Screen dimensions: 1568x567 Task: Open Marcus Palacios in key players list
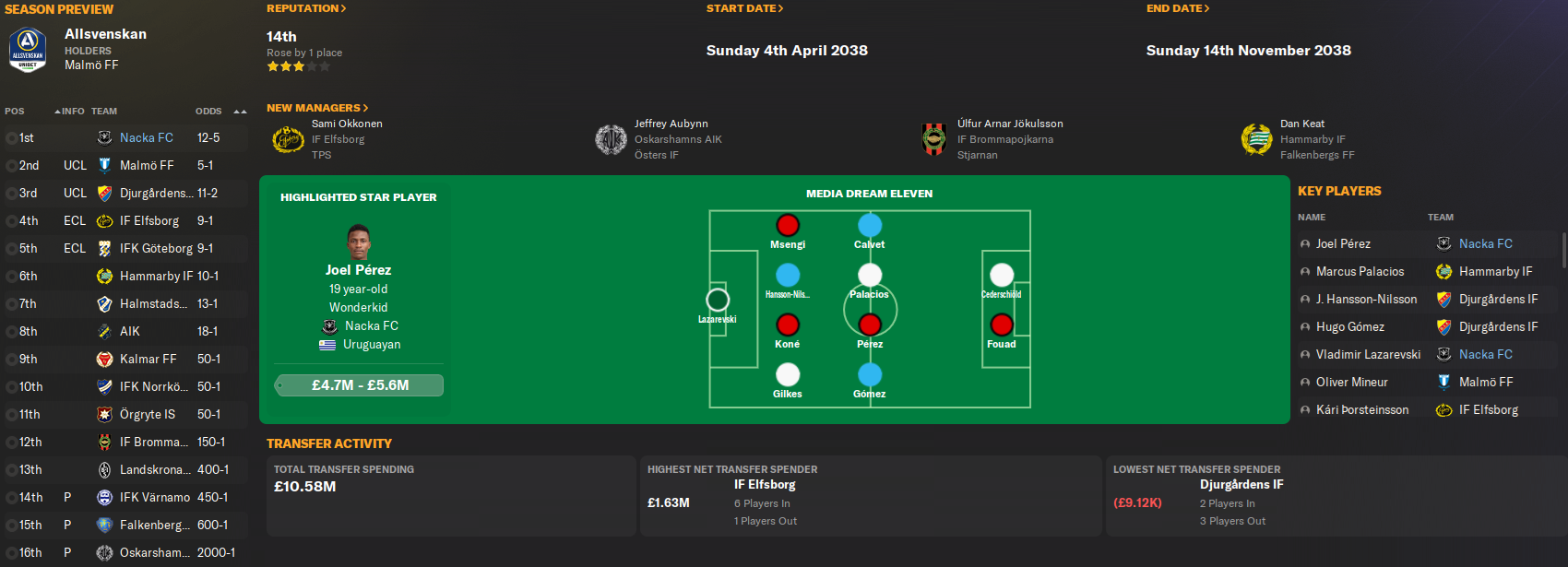point(1360,271)
